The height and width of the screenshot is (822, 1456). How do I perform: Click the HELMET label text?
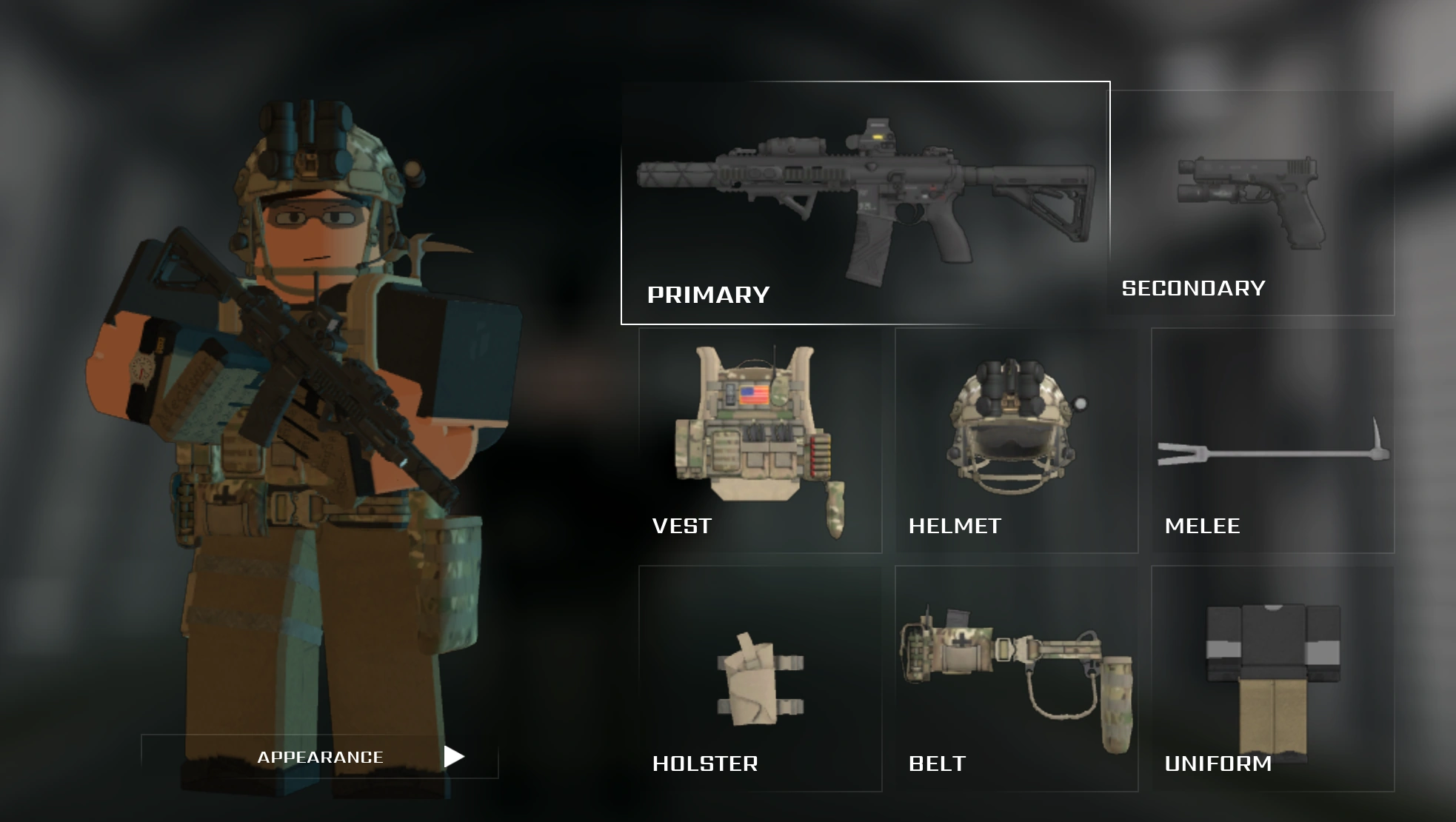point(954,527)
